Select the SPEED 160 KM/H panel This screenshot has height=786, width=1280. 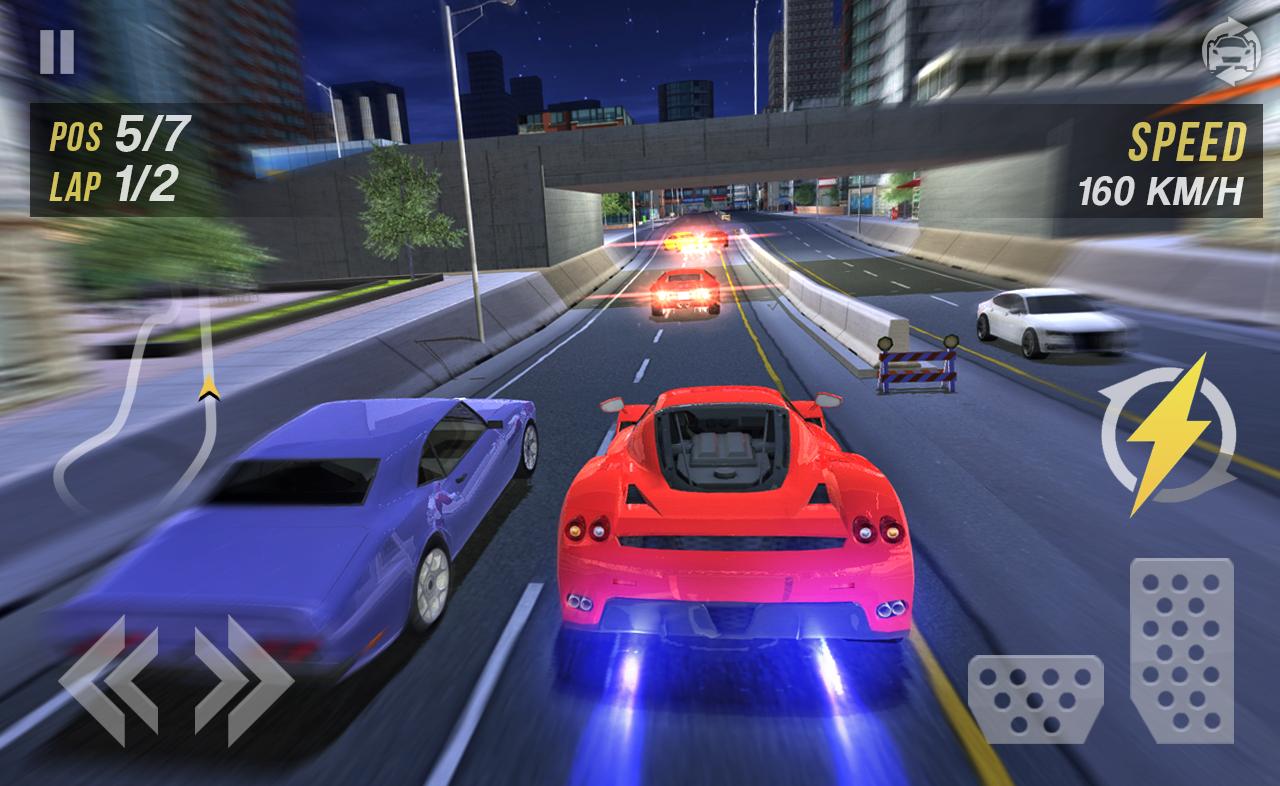[1160, 165]
